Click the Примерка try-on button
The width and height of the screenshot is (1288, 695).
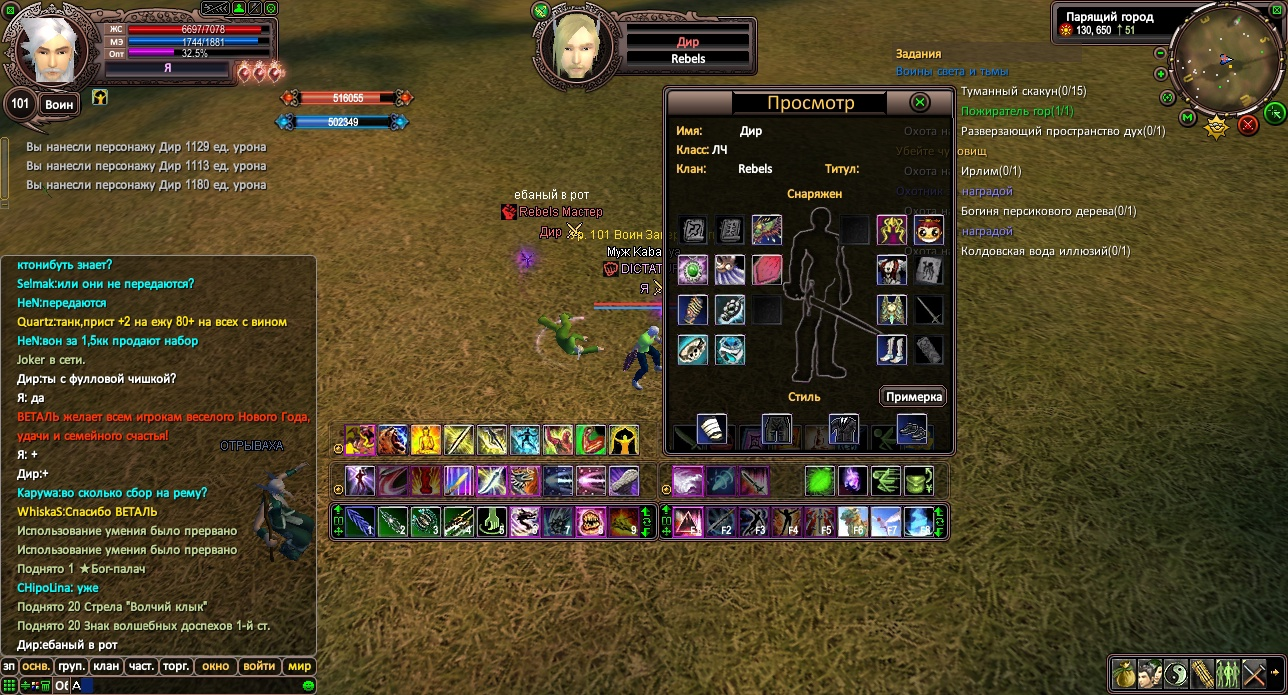[913, 396]
